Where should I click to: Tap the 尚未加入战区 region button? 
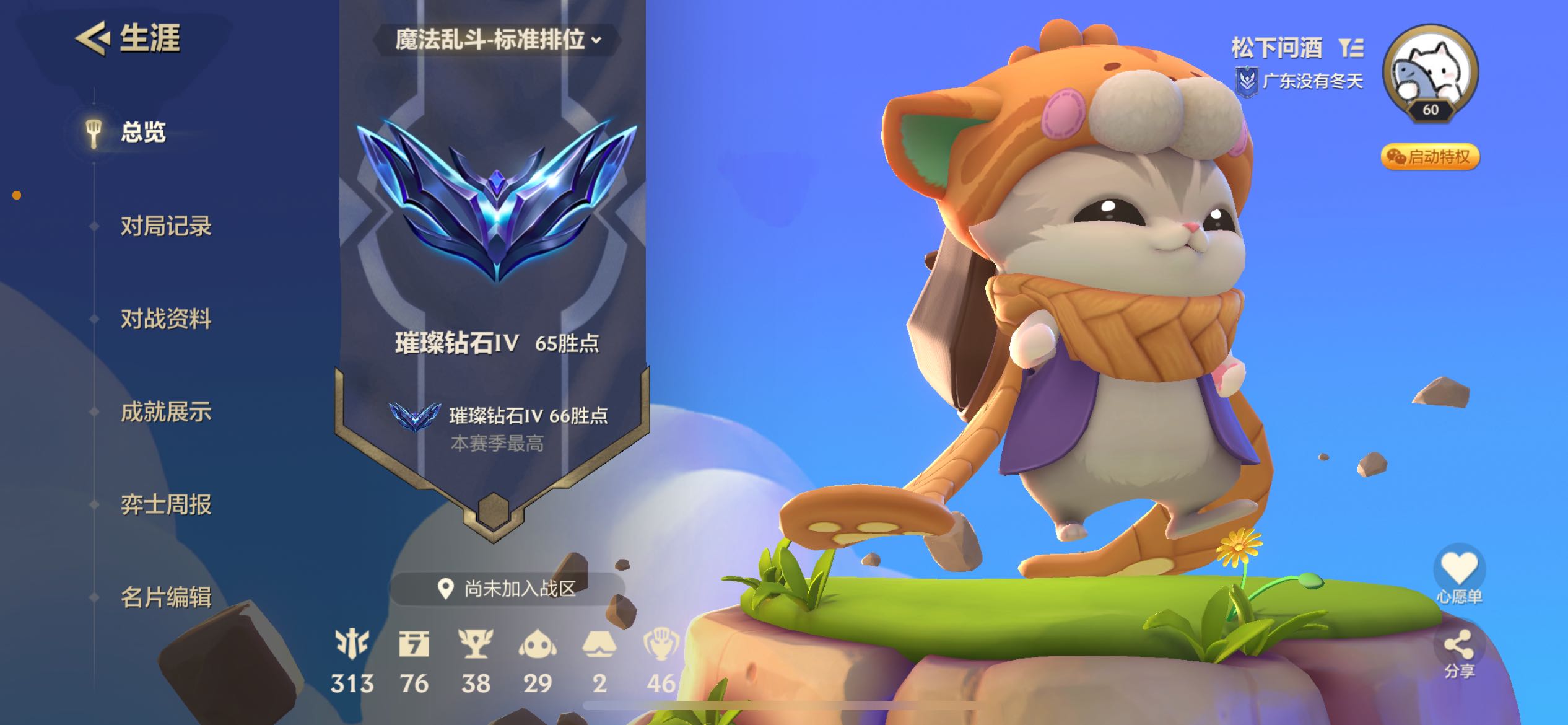click(x=507, y=589)
